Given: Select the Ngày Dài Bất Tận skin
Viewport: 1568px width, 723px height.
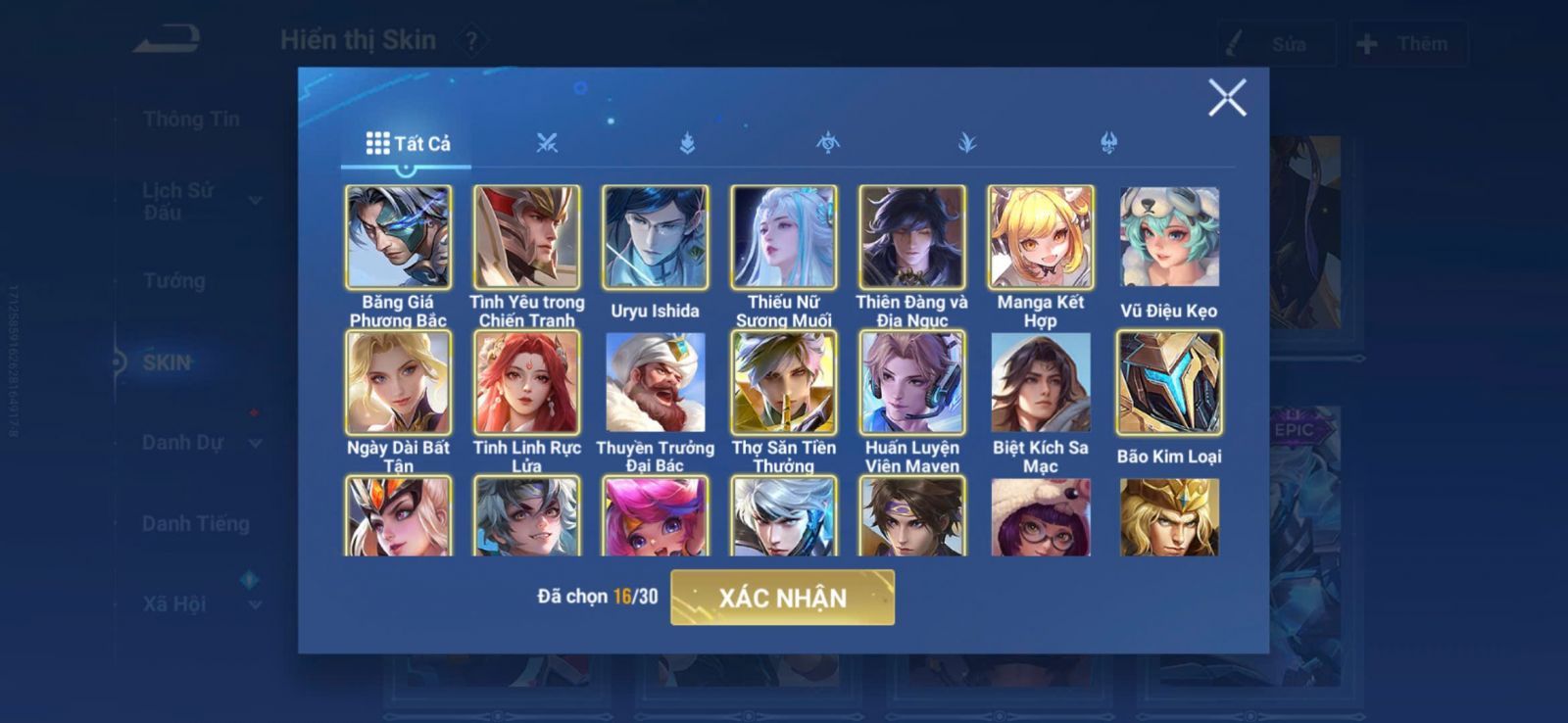Looking at the screenshot, I should [398, 382].
